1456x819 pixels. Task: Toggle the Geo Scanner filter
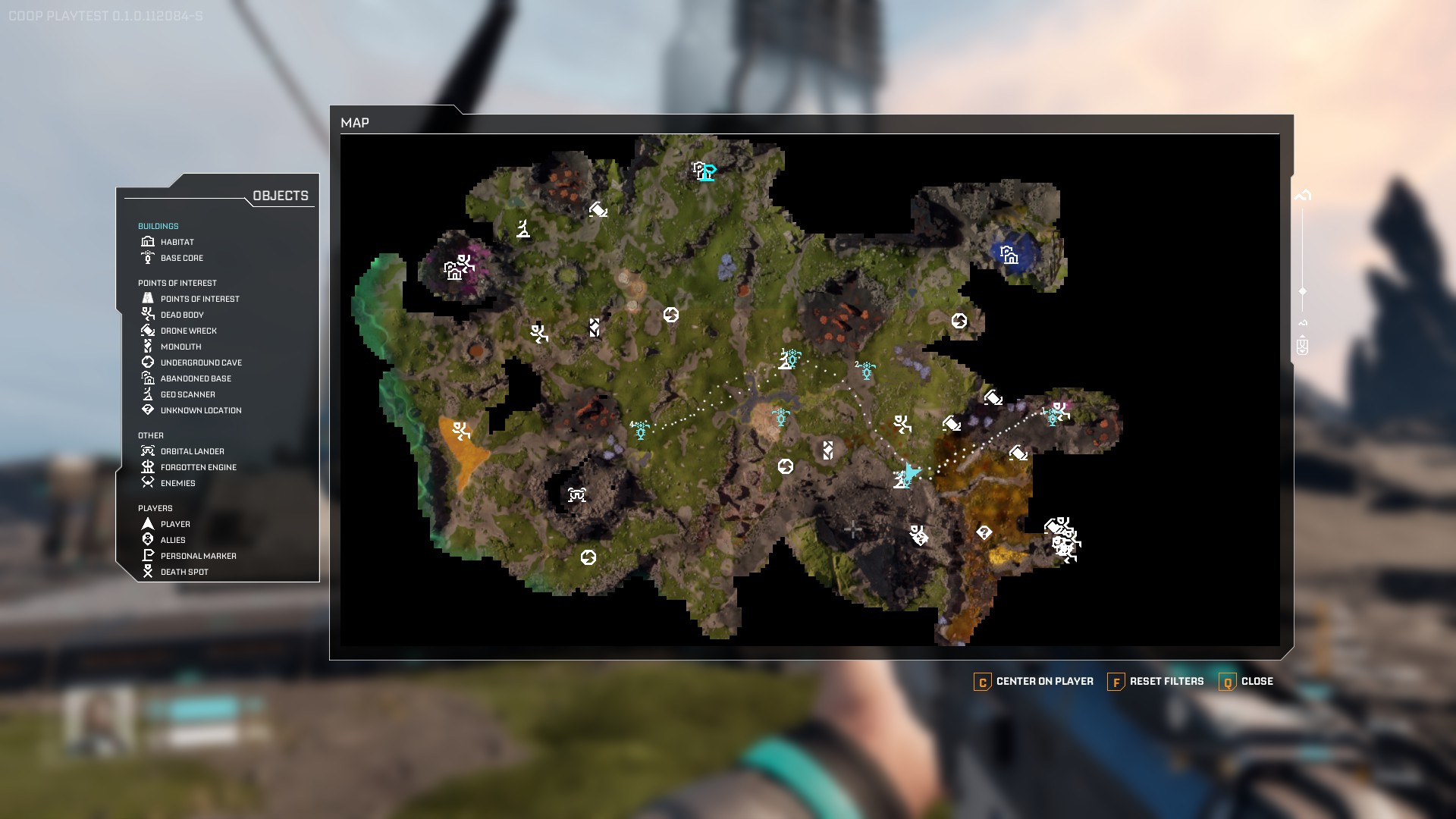[187, 394]
